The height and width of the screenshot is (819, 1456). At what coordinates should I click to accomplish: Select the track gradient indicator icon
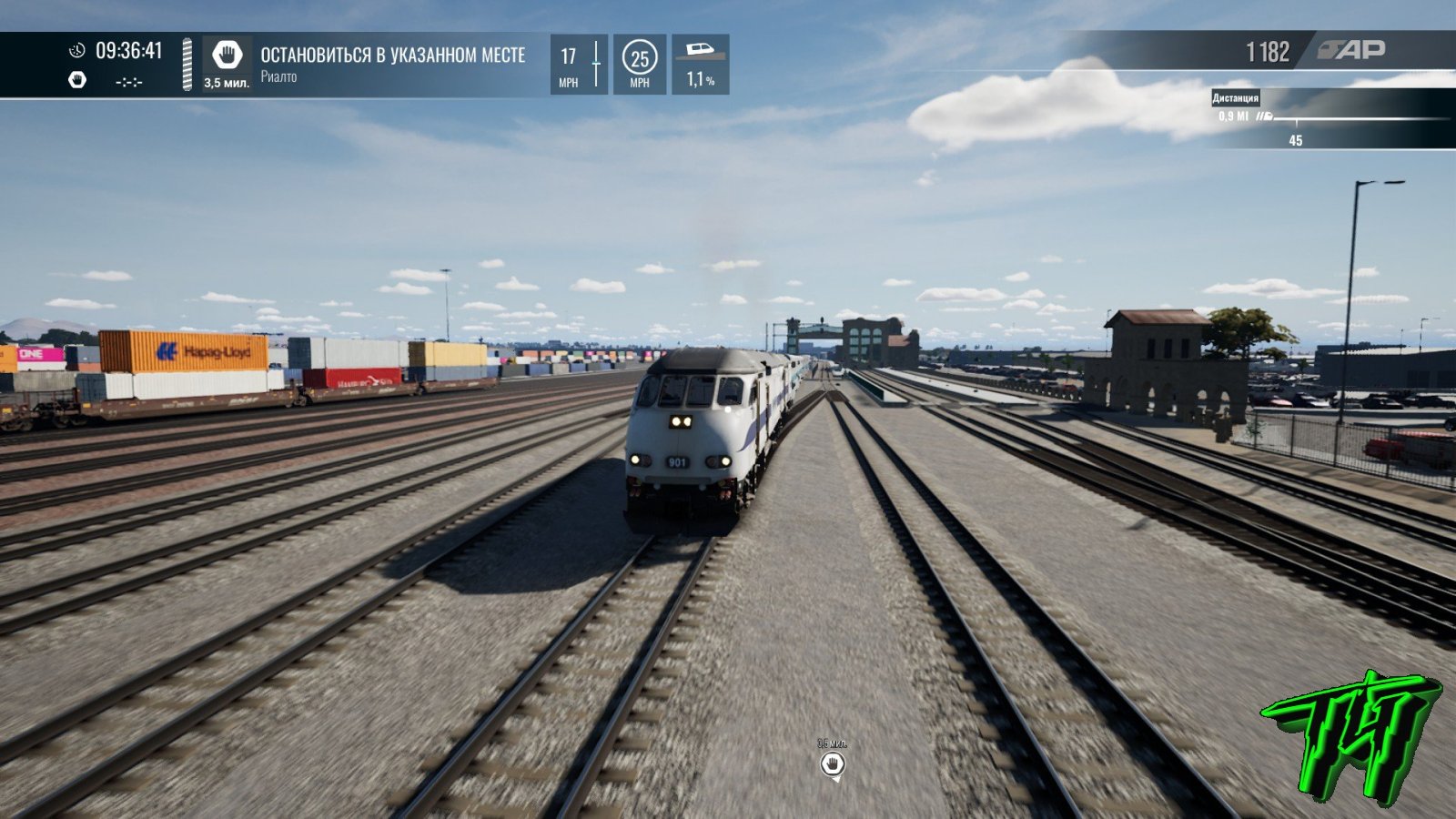tap(700, 51)
